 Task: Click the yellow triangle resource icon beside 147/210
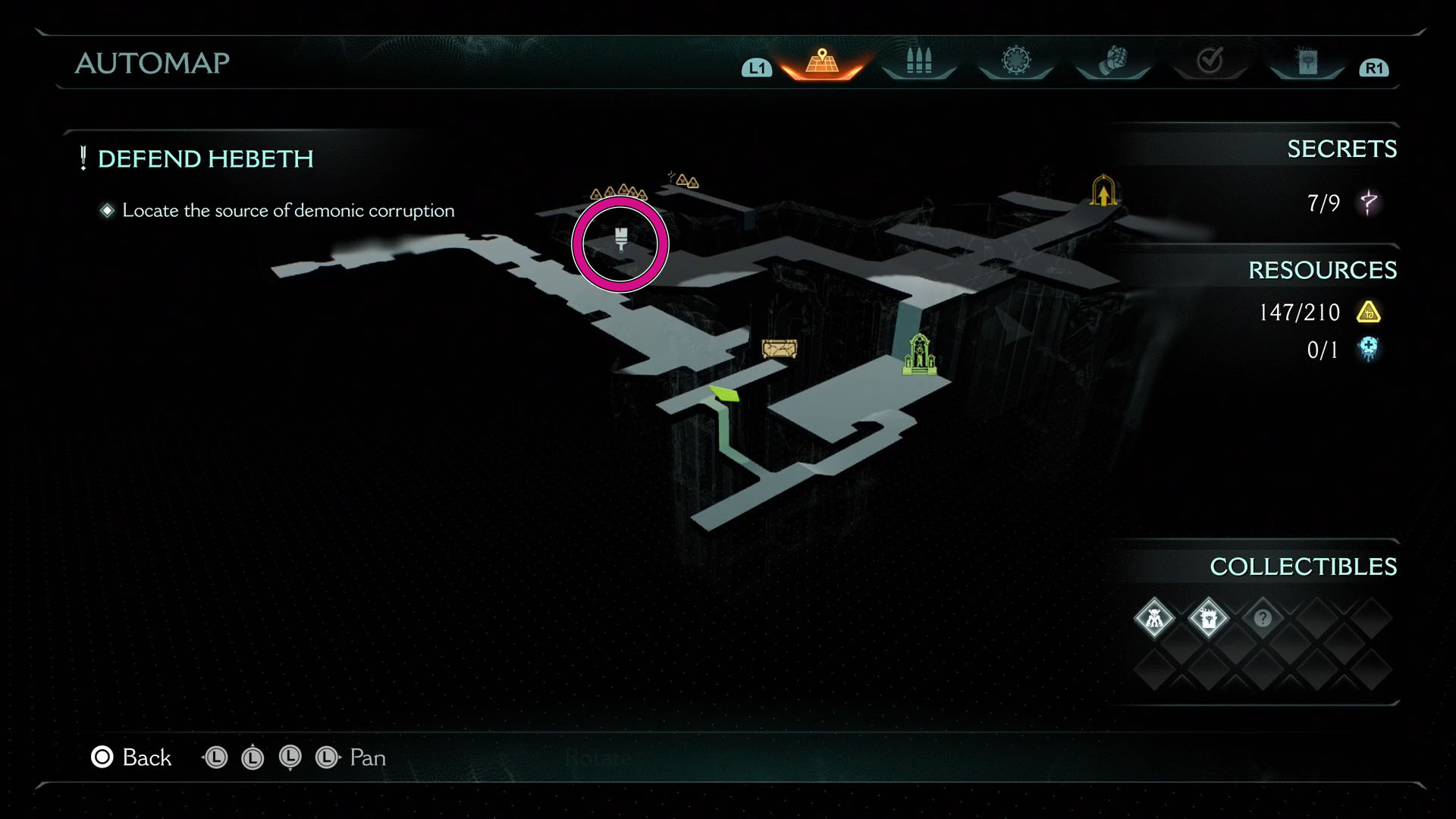[x=1367, y=312]
